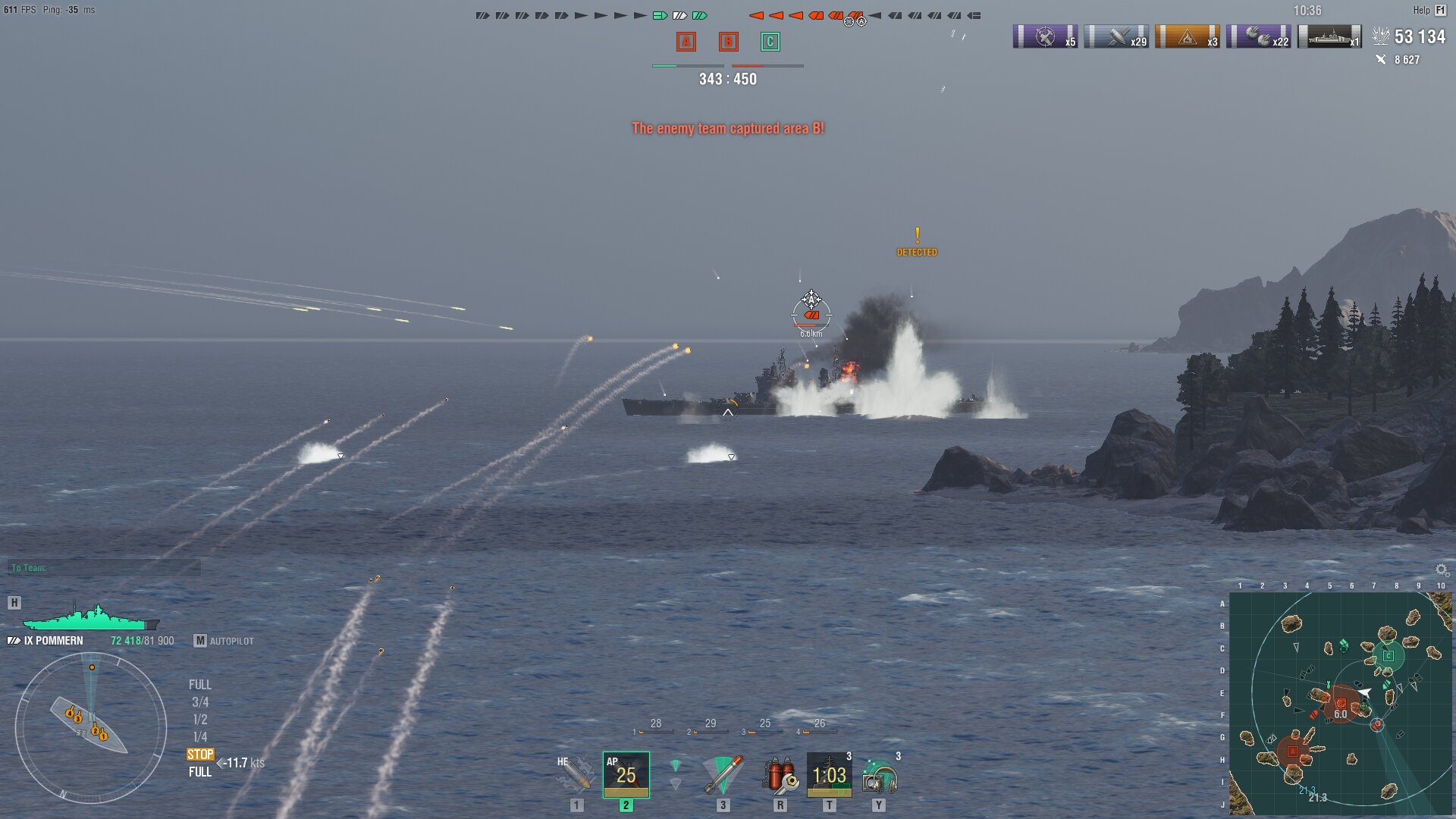
Task: Select the HE shell type
Action: (x=575, y=774)
